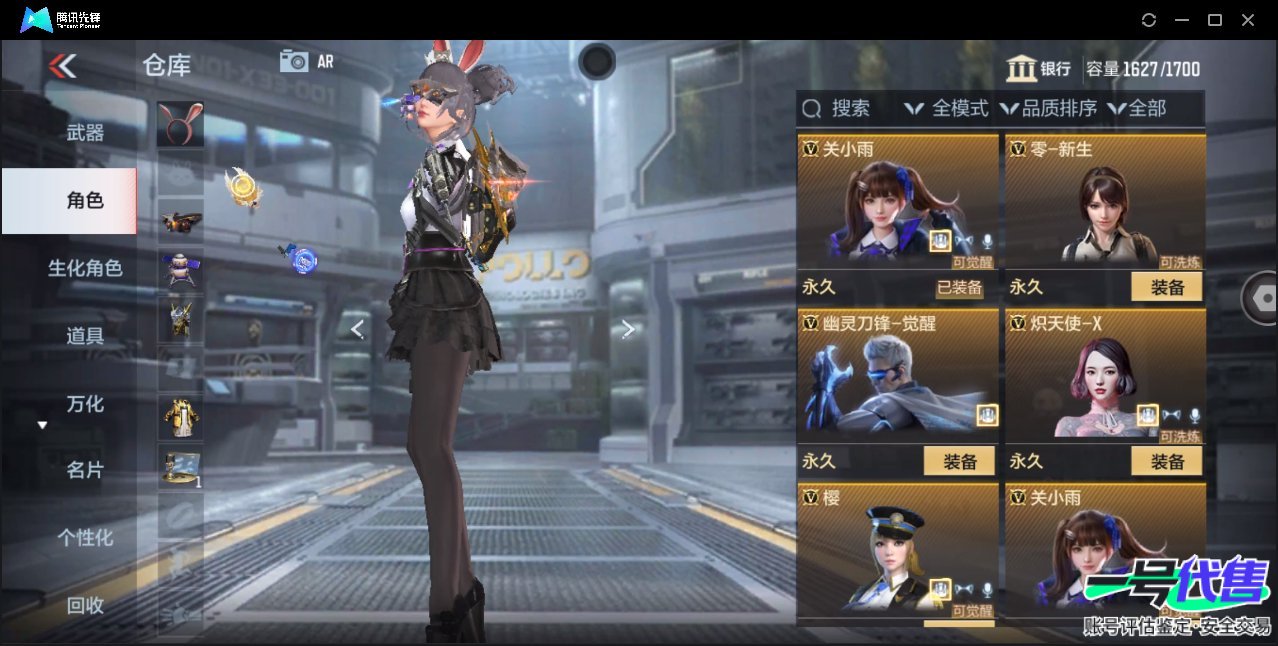This screenshot has height=646, width=1278.
Task: Go back with the double-arrow button
Action: (x=62, y=66)
